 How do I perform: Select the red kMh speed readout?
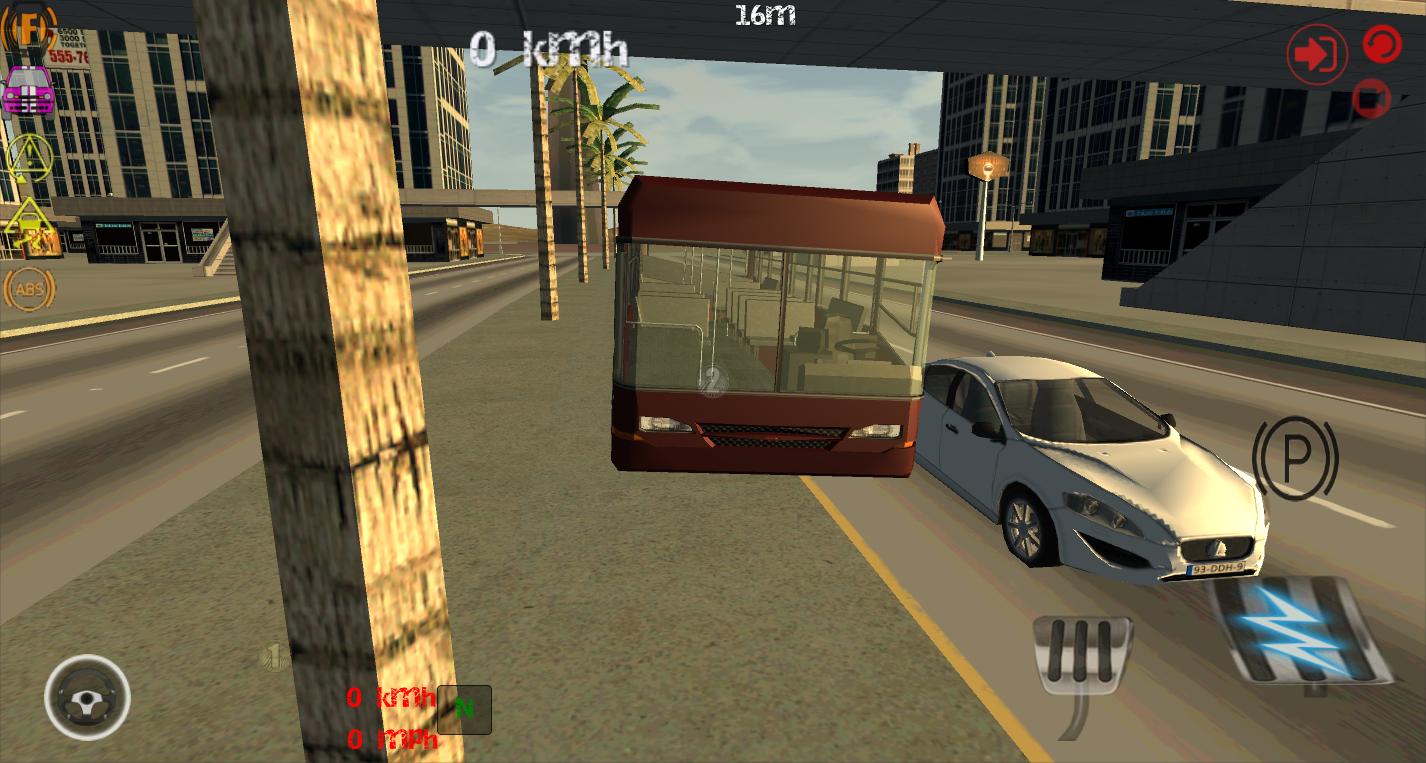(390, 697)
